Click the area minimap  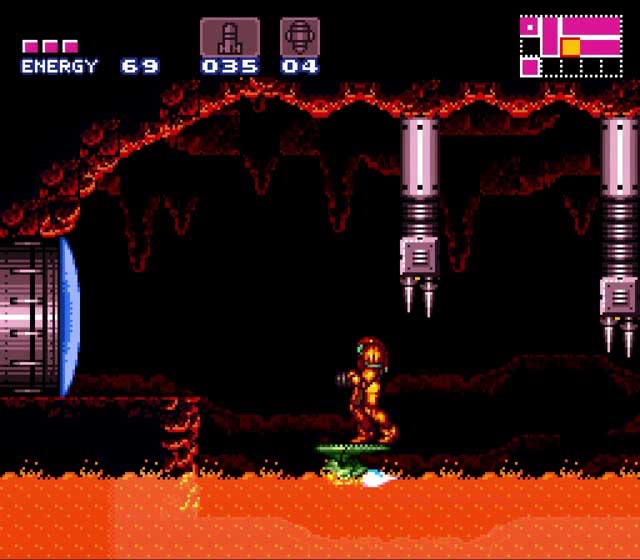point(571,46)
